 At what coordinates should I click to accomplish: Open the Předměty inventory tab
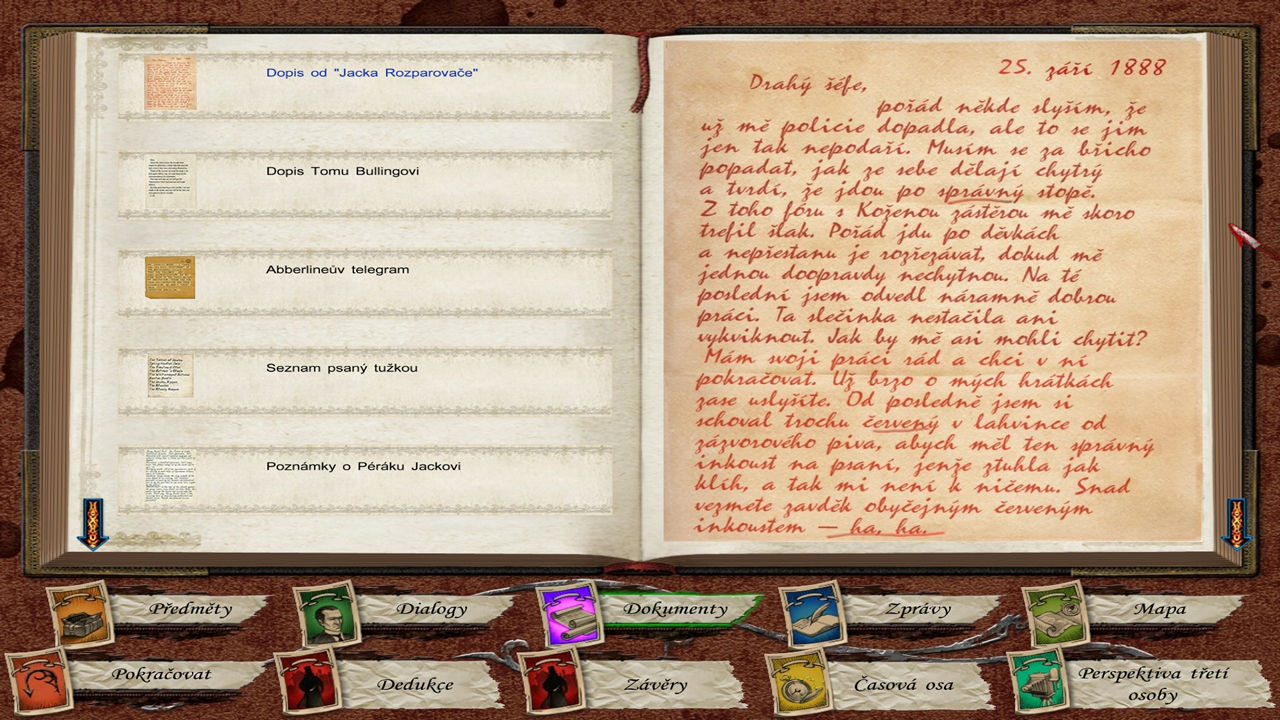[x=189, y=608]
